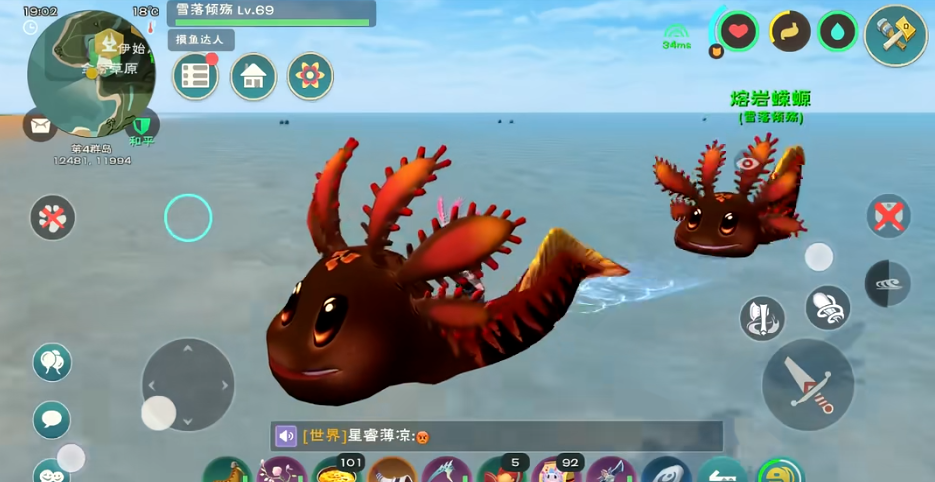Open the list menu with red dot
The image size is (935, 482).
(195, 77)
